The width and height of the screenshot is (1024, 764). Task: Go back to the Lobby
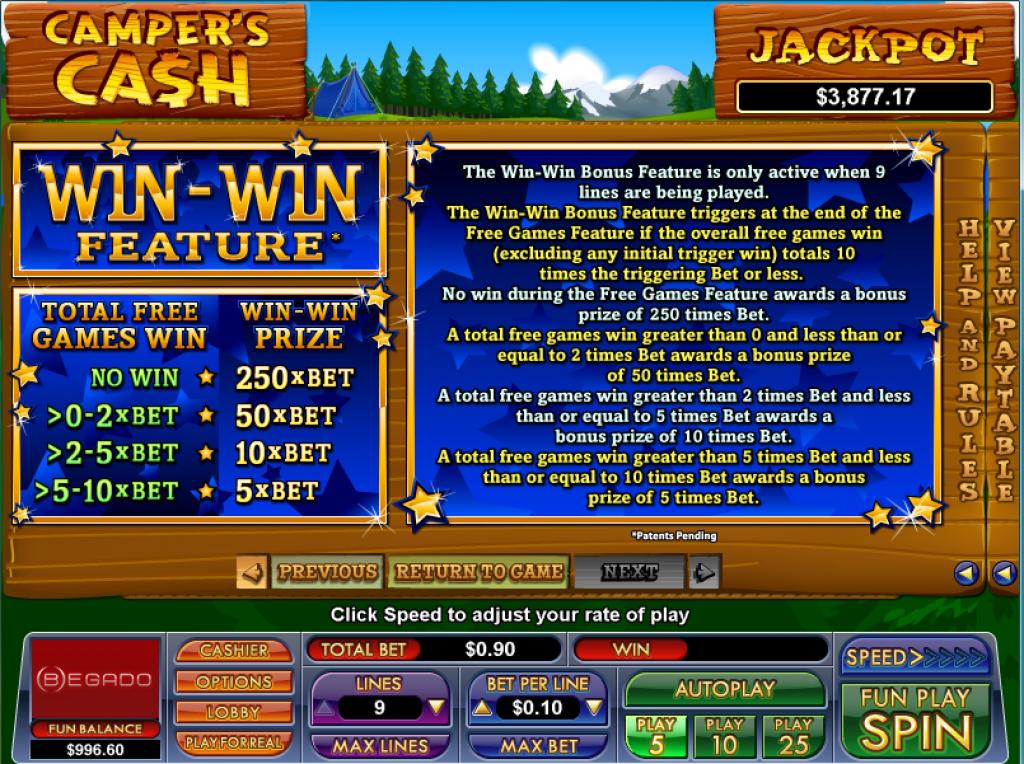click(x=234, y=712)
